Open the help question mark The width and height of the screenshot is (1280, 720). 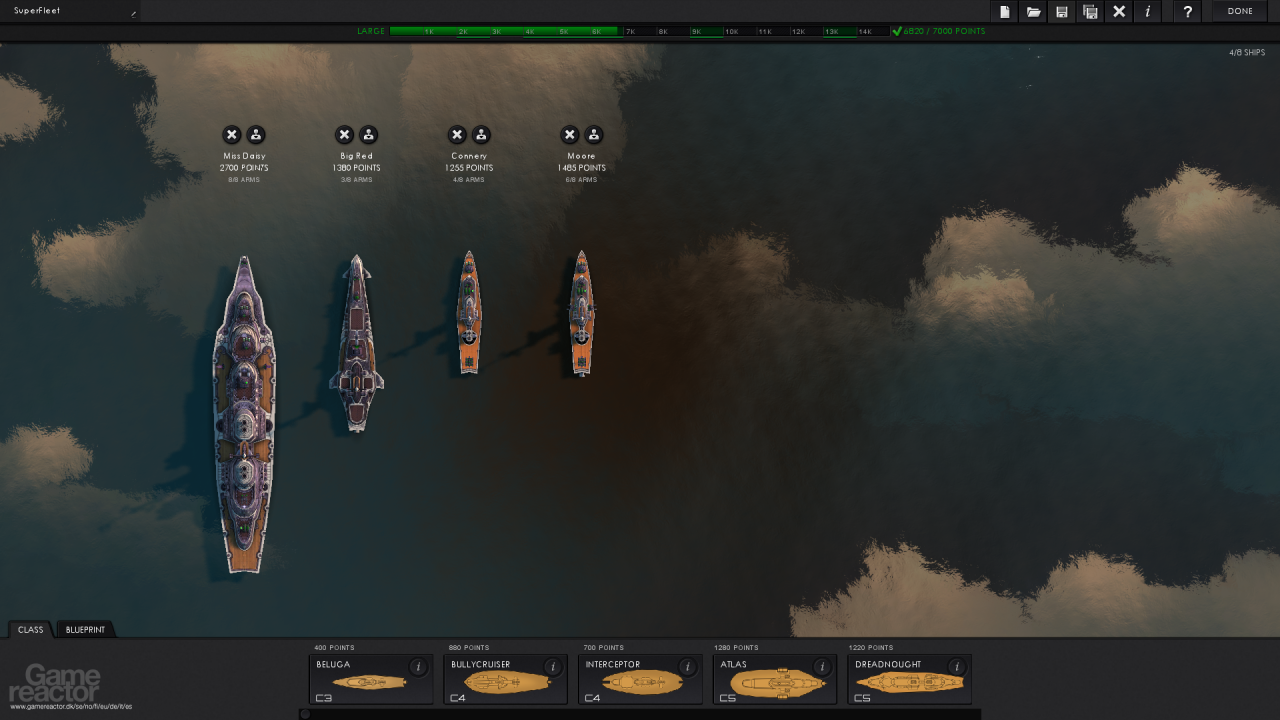click(x=1187, y=12)
